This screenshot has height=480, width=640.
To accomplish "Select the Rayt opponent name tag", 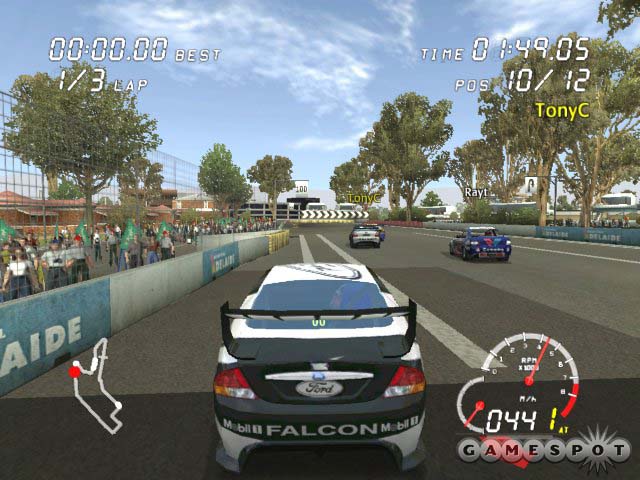I will click(x=475, y=191).
